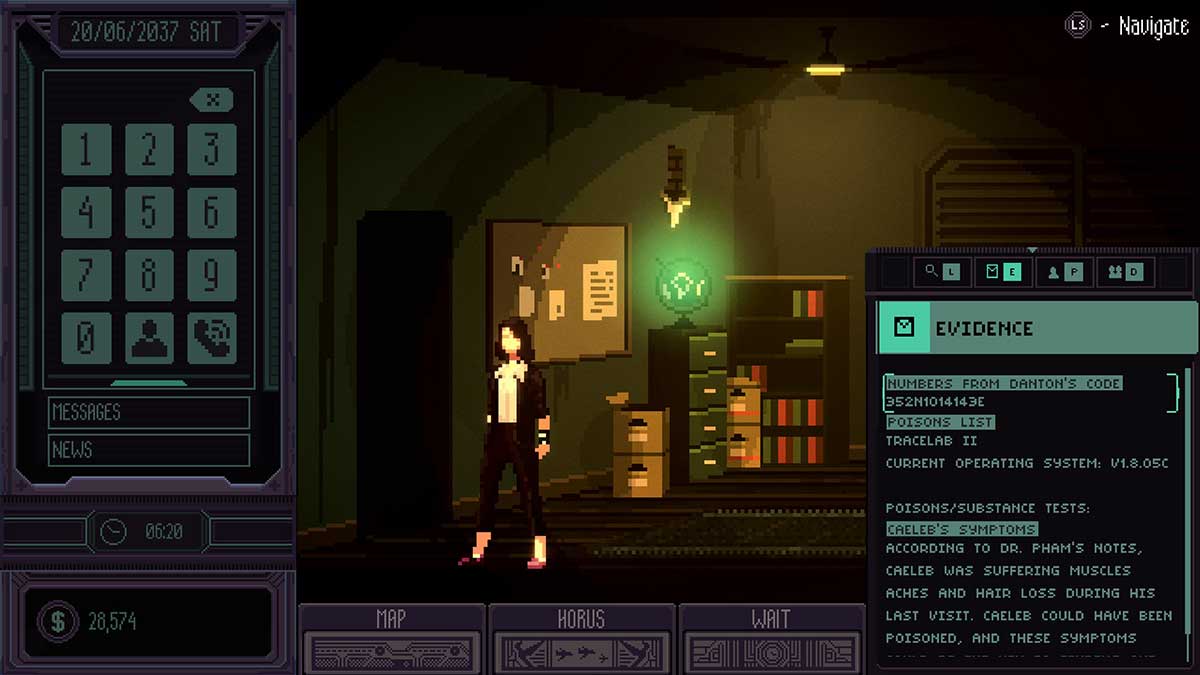Tap keypad digit 5
Image resolution: width=1200 pixels, height=675 pixels.
pyautogui.click(x=149, y=212)
